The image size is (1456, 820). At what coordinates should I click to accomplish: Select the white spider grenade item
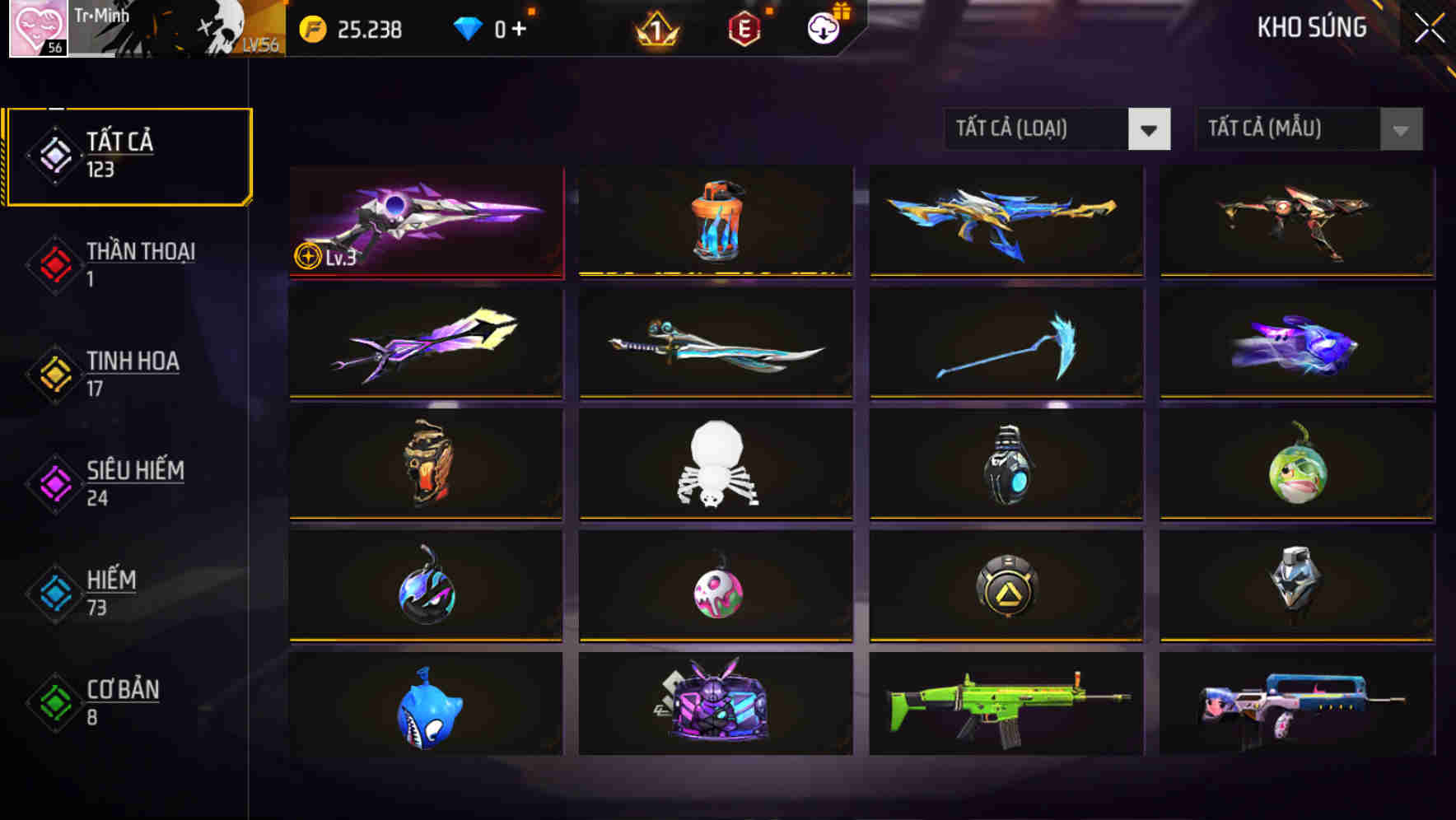pos(715,465)
